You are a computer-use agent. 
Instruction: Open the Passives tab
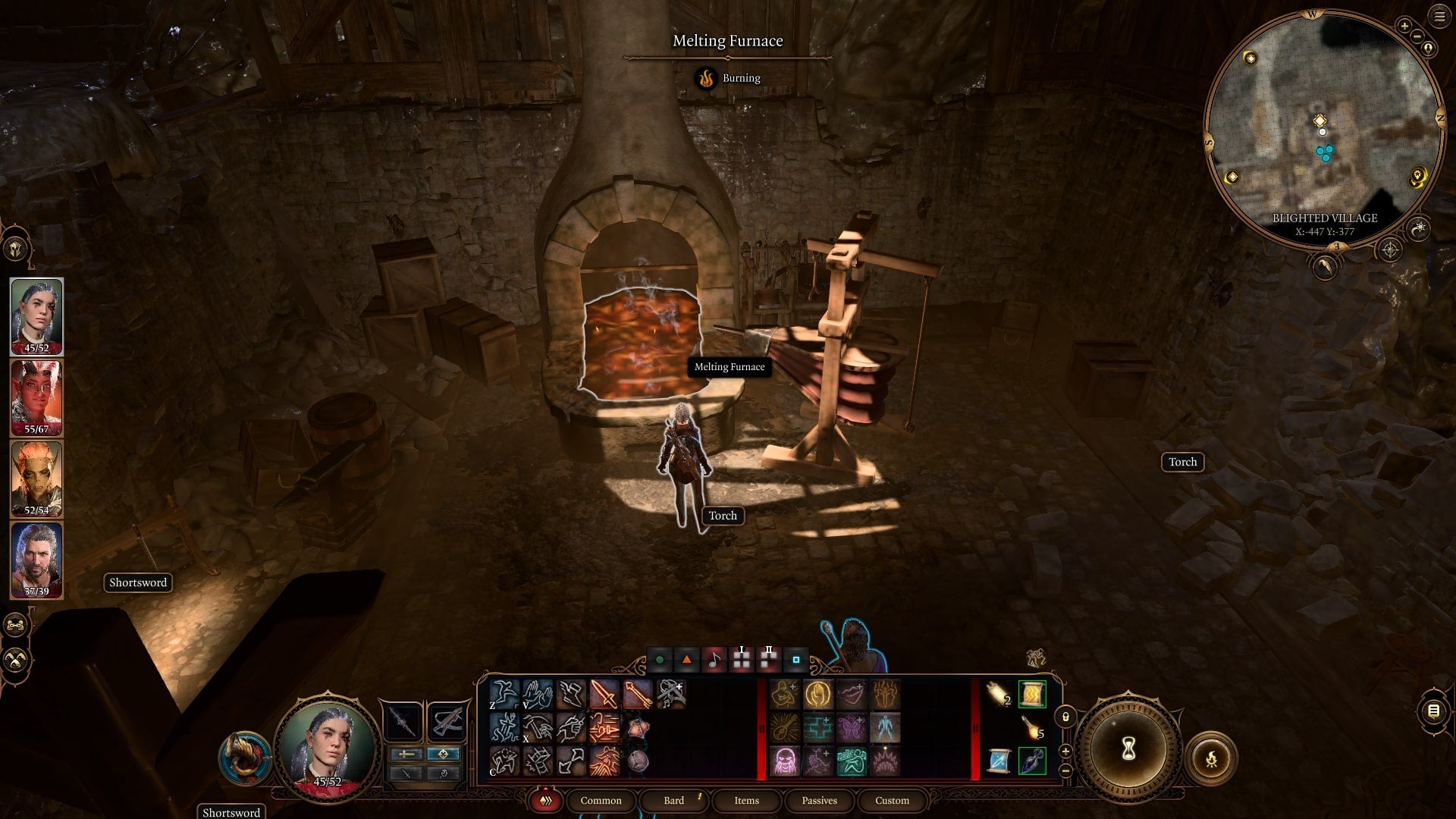click(x=818, y=800)
